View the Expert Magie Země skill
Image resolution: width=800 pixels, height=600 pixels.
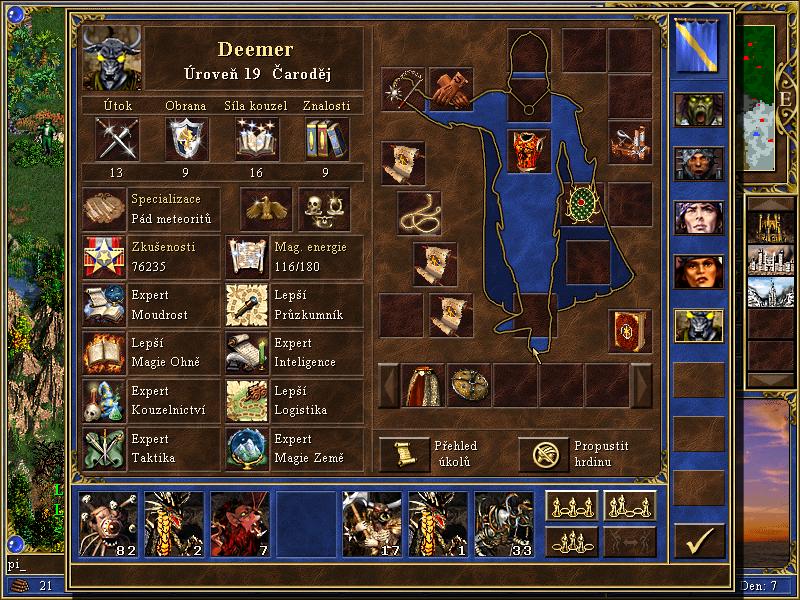click(247, 449)
